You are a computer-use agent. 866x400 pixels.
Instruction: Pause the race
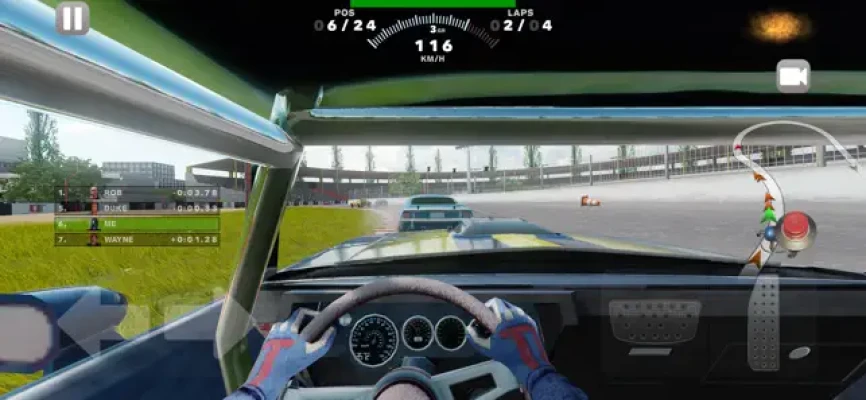72,18
